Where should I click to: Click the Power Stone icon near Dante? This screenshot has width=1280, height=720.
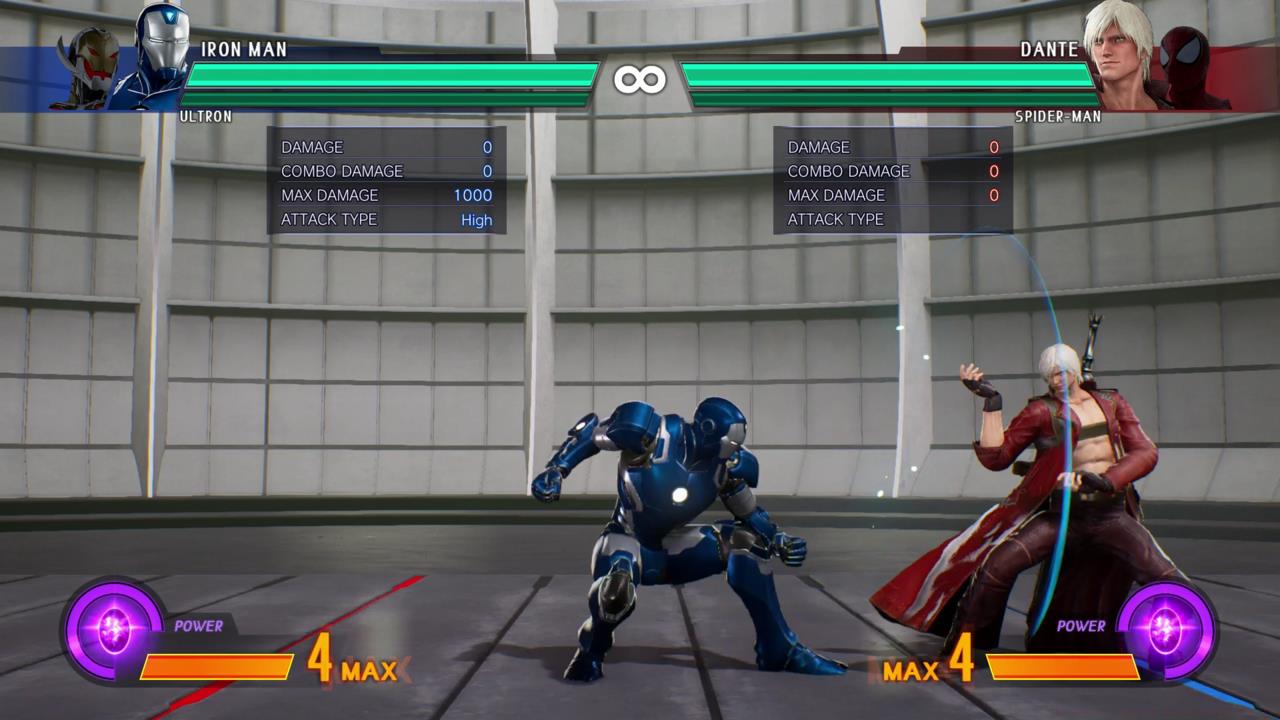pyautogui.click(x=1166, y=630)
